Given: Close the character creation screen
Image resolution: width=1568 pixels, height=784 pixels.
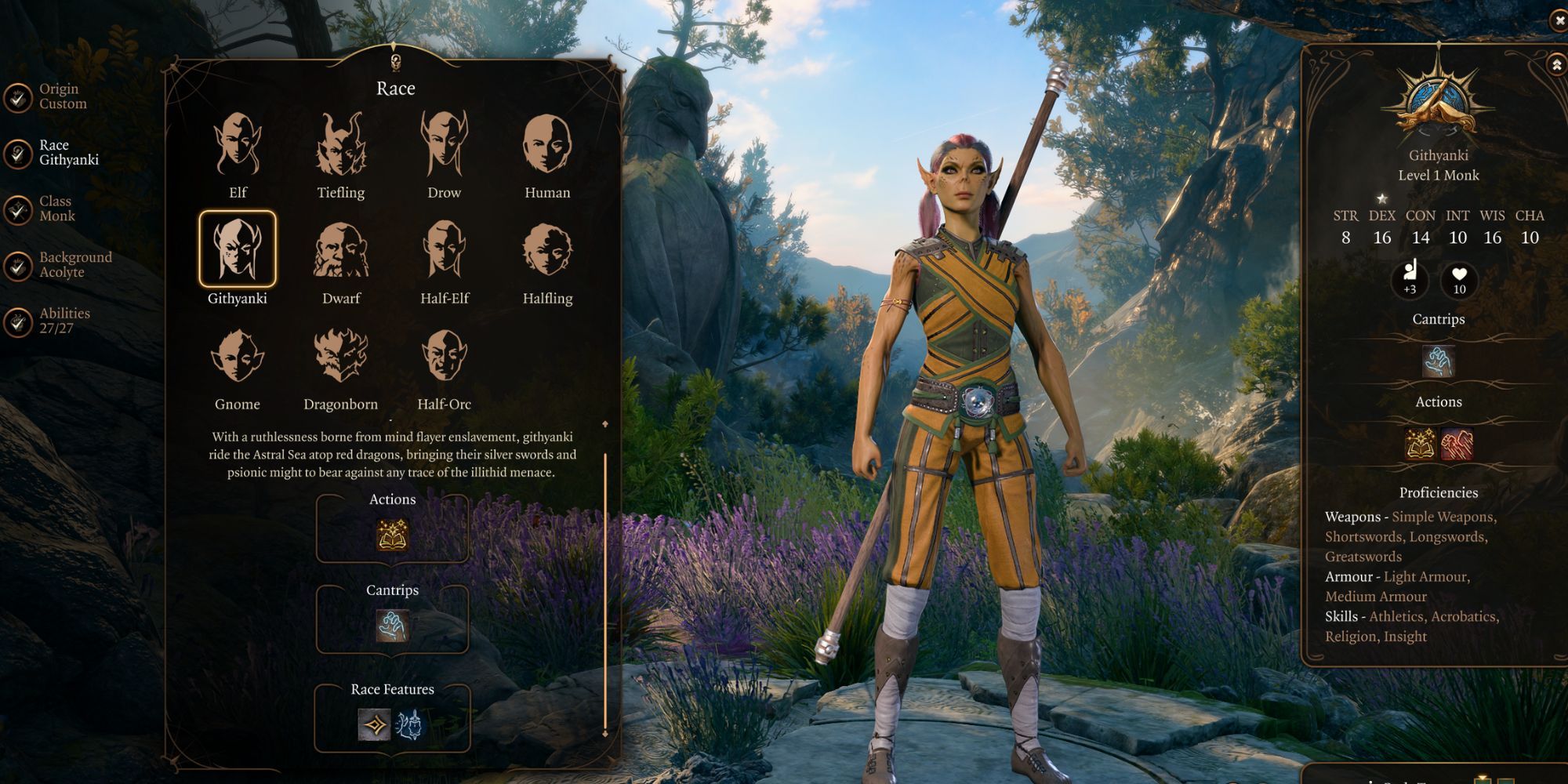Looking at the screenshot, I should (1559, 20).
